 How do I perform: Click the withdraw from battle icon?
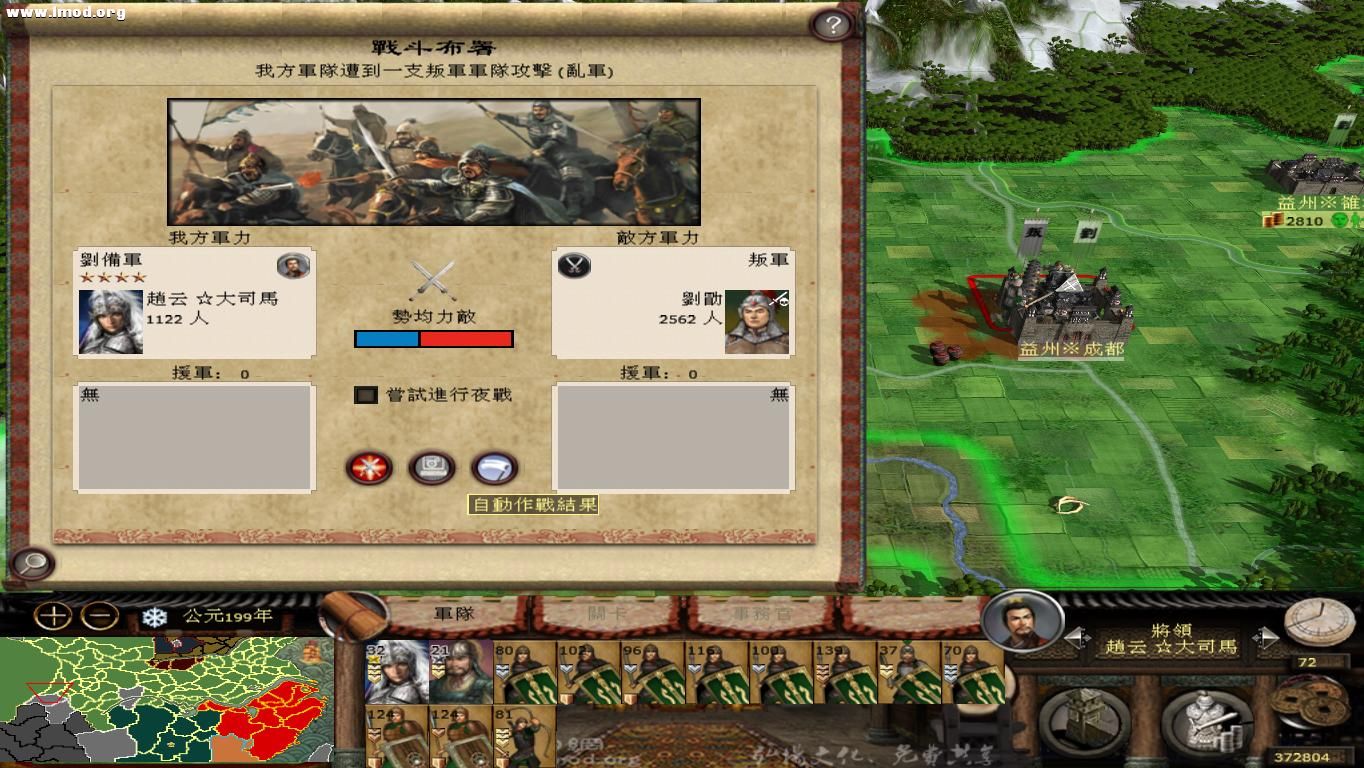(x=494, y=468)
